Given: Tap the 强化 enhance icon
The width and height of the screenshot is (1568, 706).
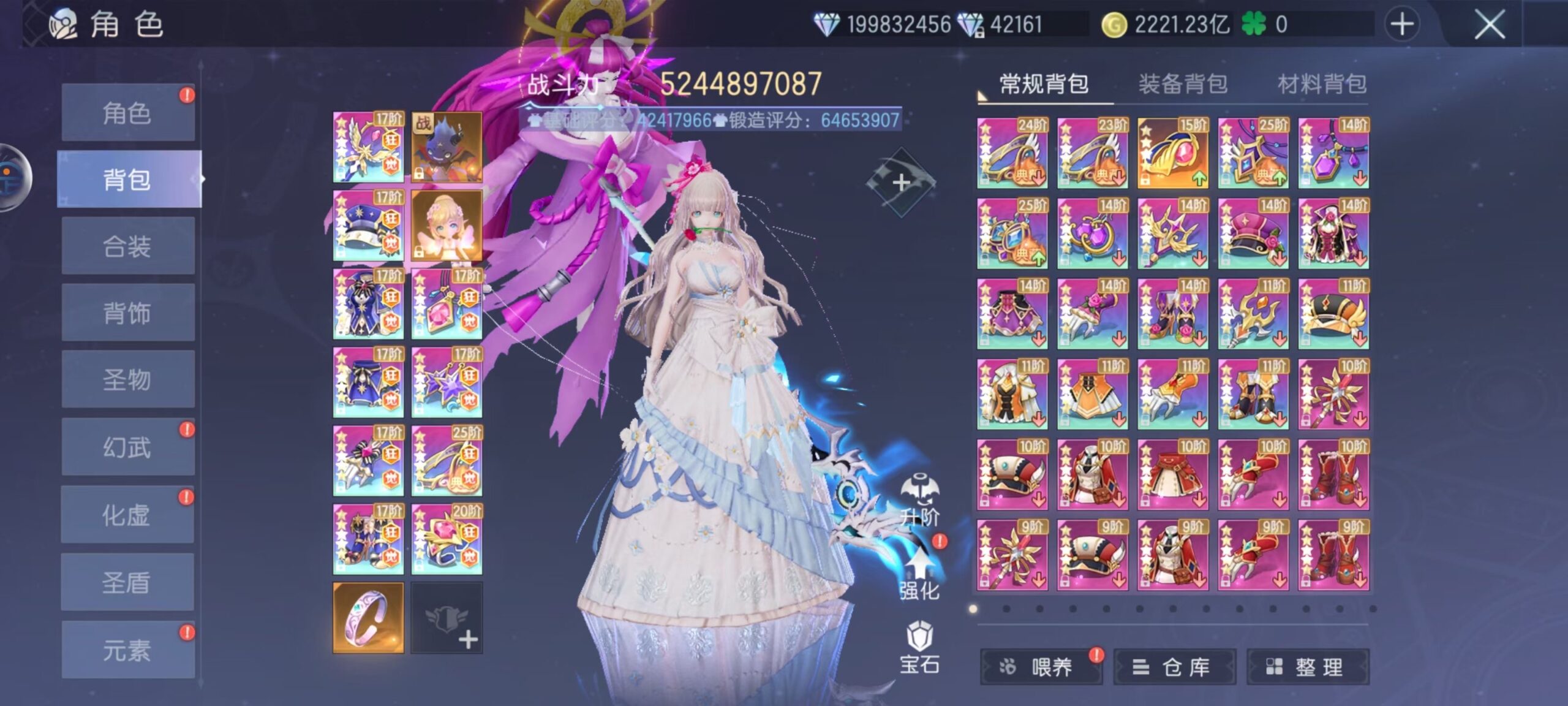Looking at the screenshot, I should click(x=919, y=573).
